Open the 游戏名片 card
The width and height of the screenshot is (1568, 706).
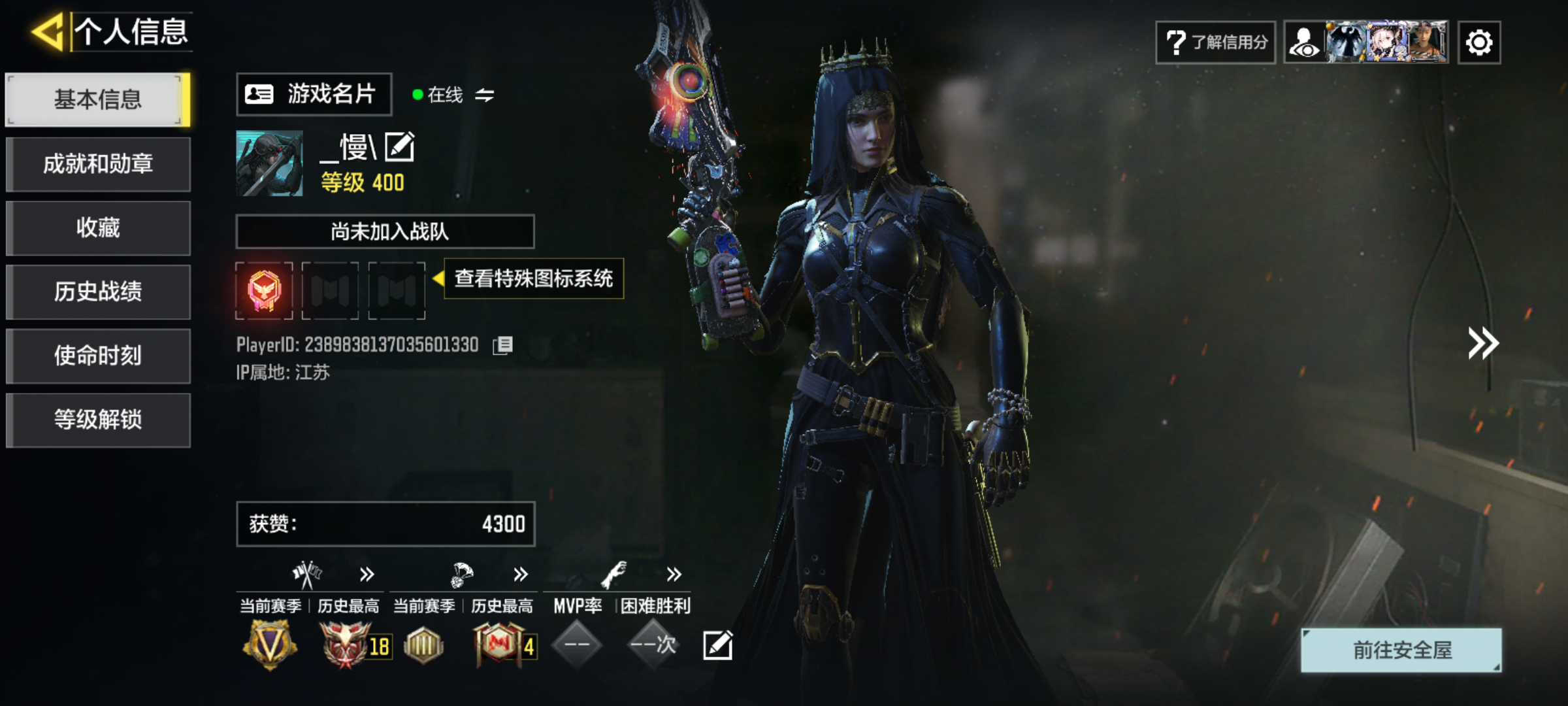tap(314, 94)
